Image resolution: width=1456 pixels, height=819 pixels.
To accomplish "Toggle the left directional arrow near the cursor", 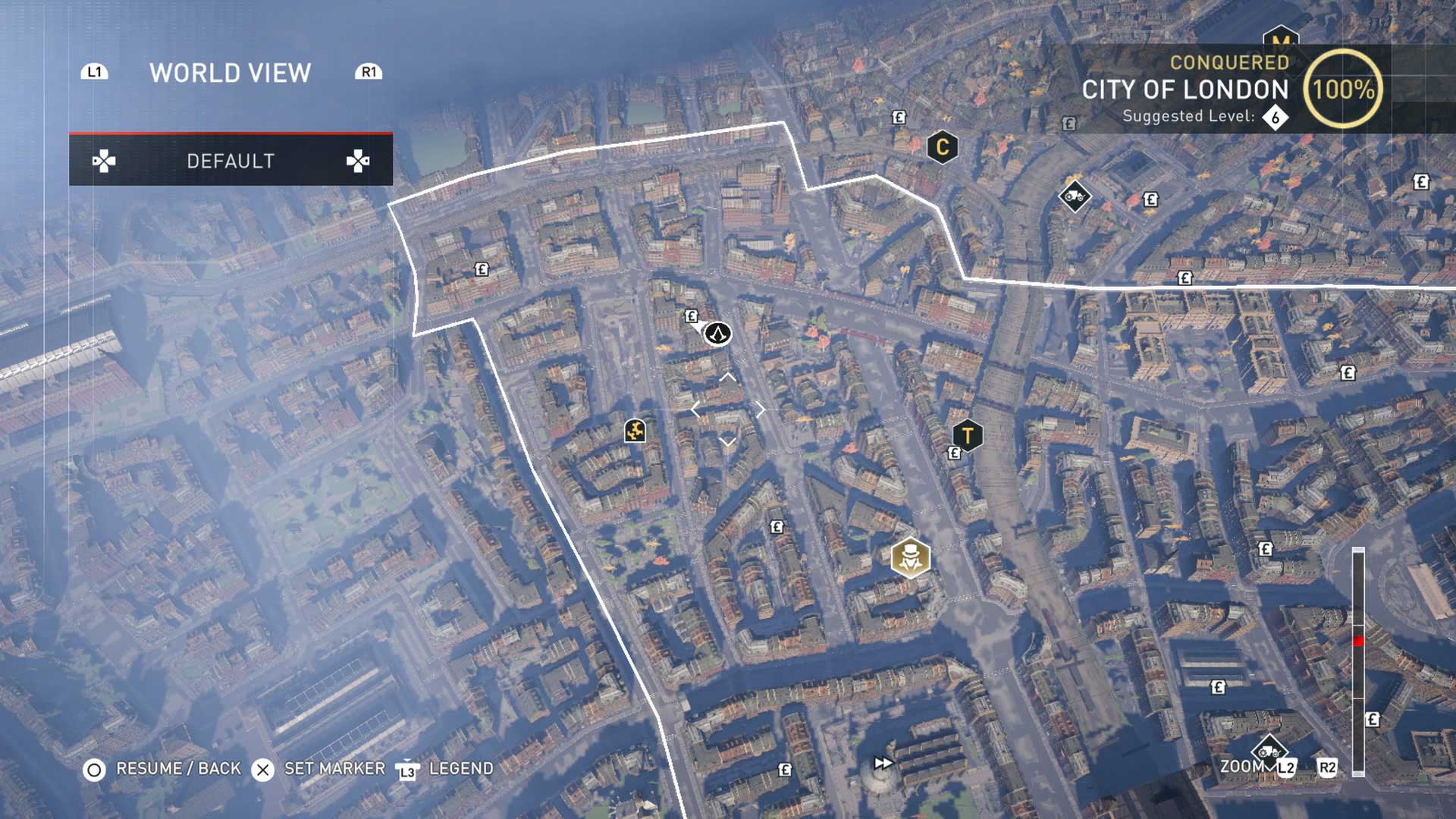I will tap(695, 409).
